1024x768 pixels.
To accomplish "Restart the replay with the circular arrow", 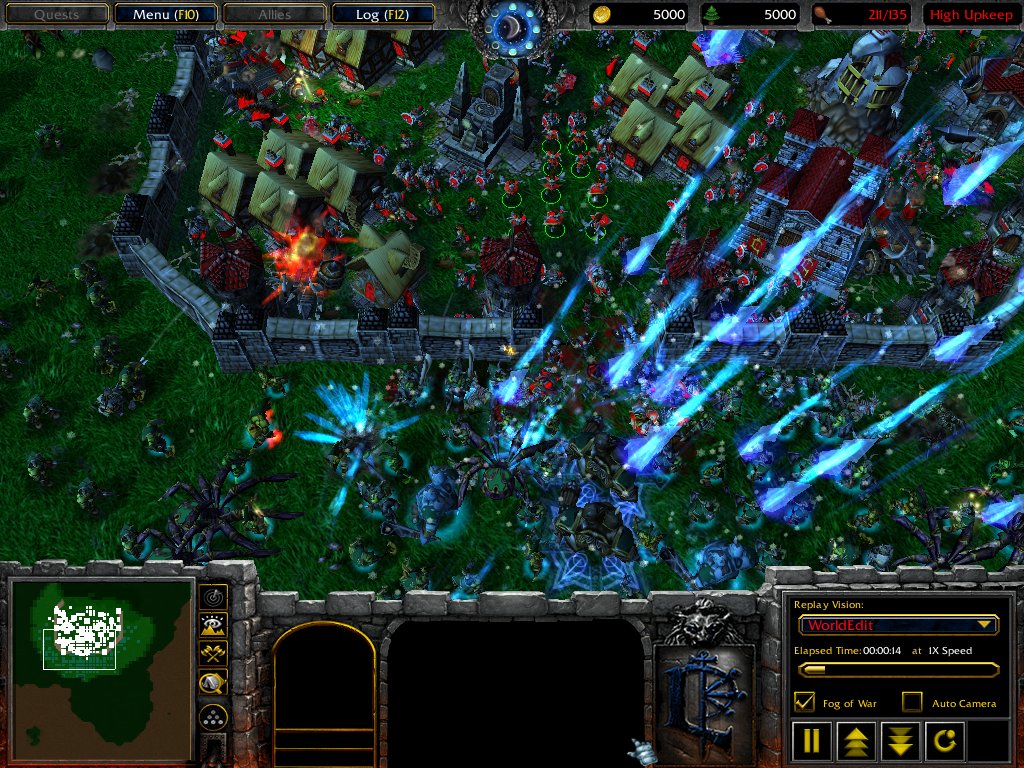I will 943,741.
